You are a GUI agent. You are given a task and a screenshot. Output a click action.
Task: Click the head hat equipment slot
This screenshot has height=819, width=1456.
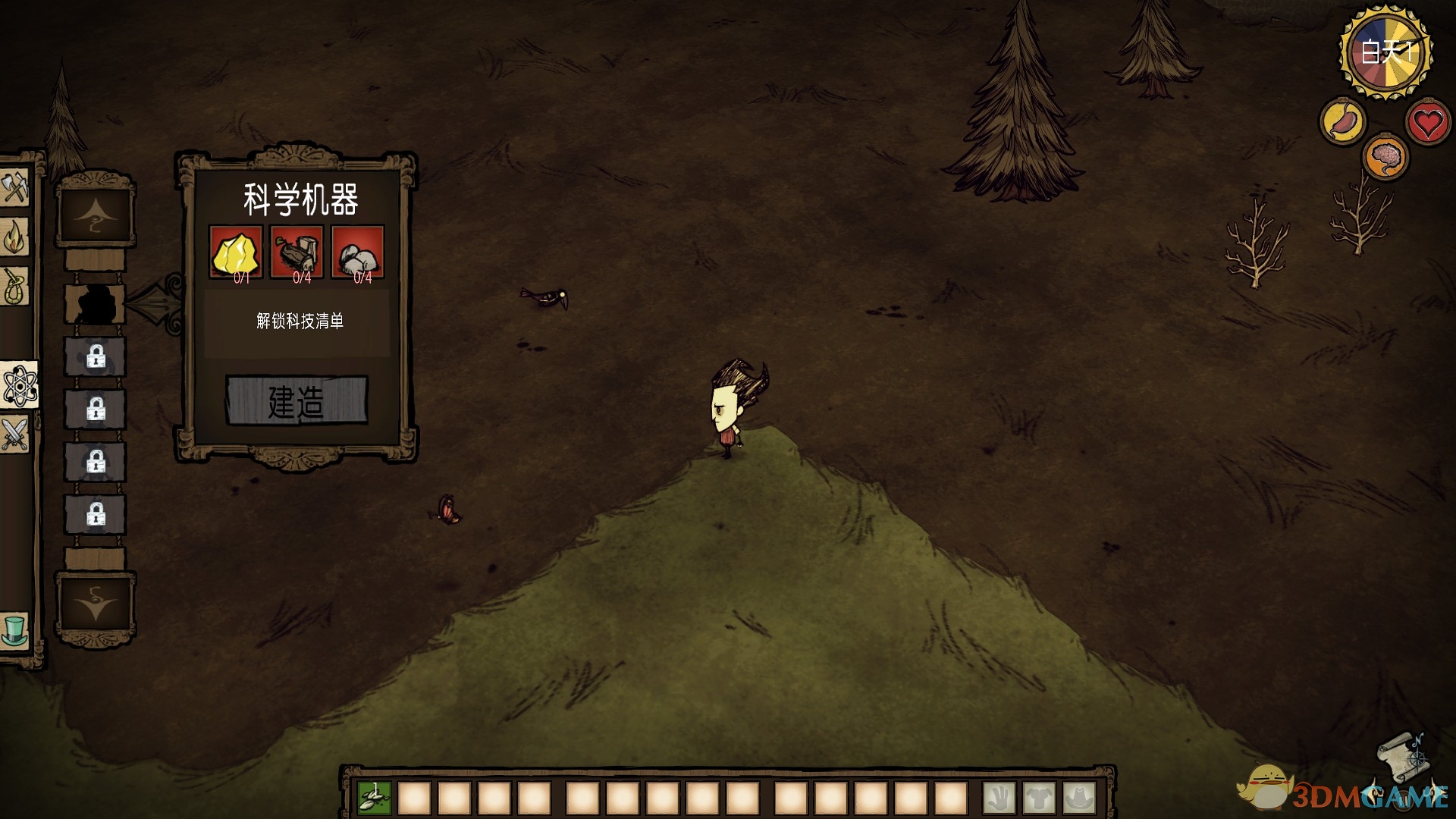pos(1079,798)
